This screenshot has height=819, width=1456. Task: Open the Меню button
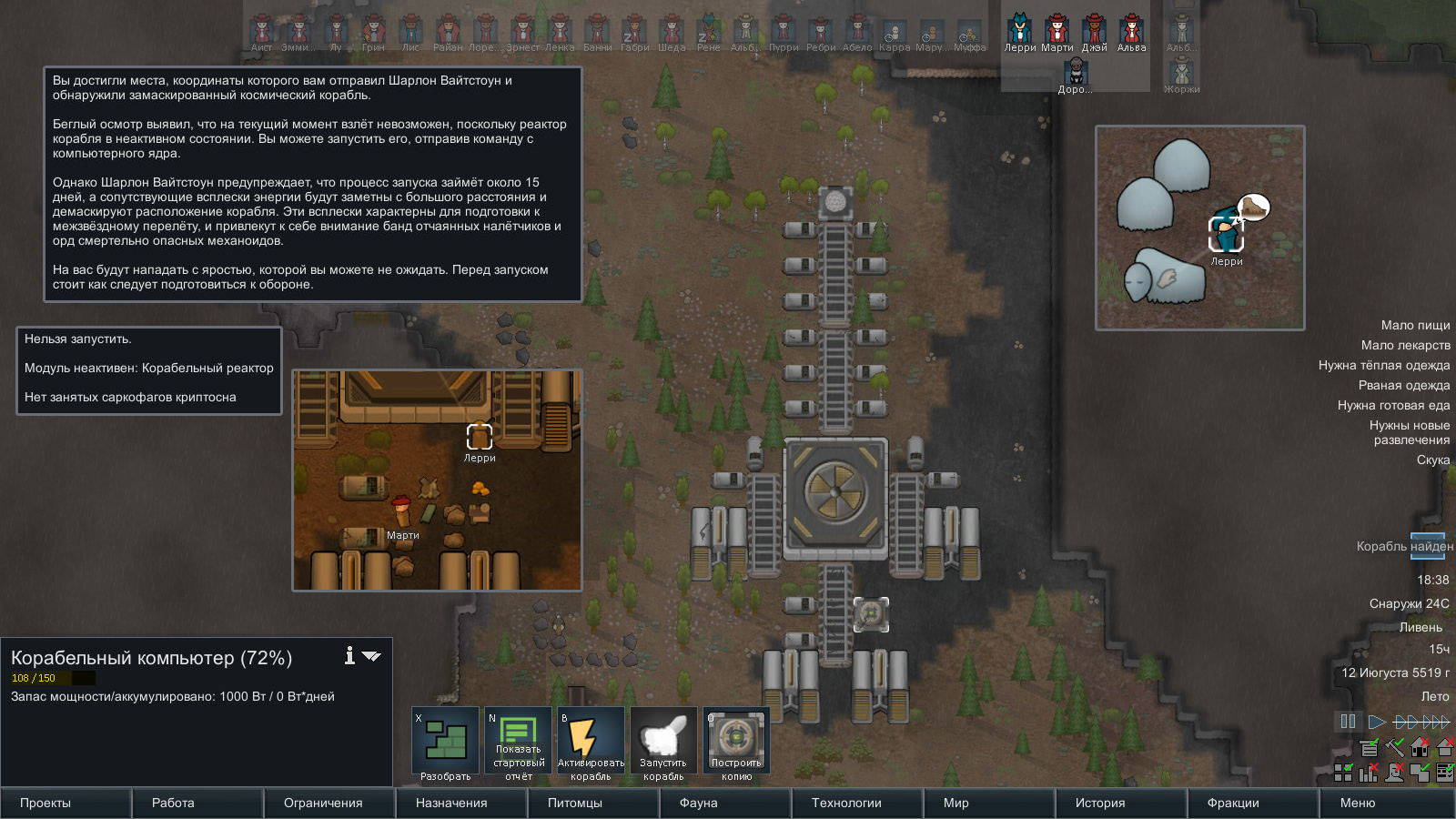[1385, 803]
